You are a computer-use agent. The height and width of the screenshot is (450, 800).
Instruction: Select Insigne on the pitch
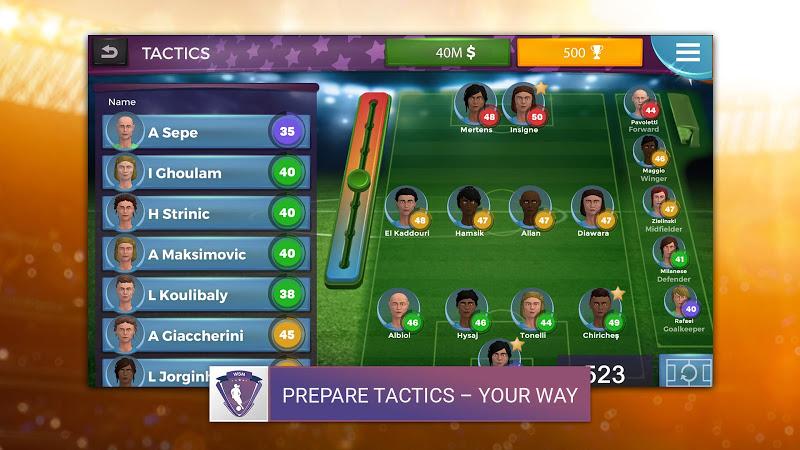tap(523, 104)
